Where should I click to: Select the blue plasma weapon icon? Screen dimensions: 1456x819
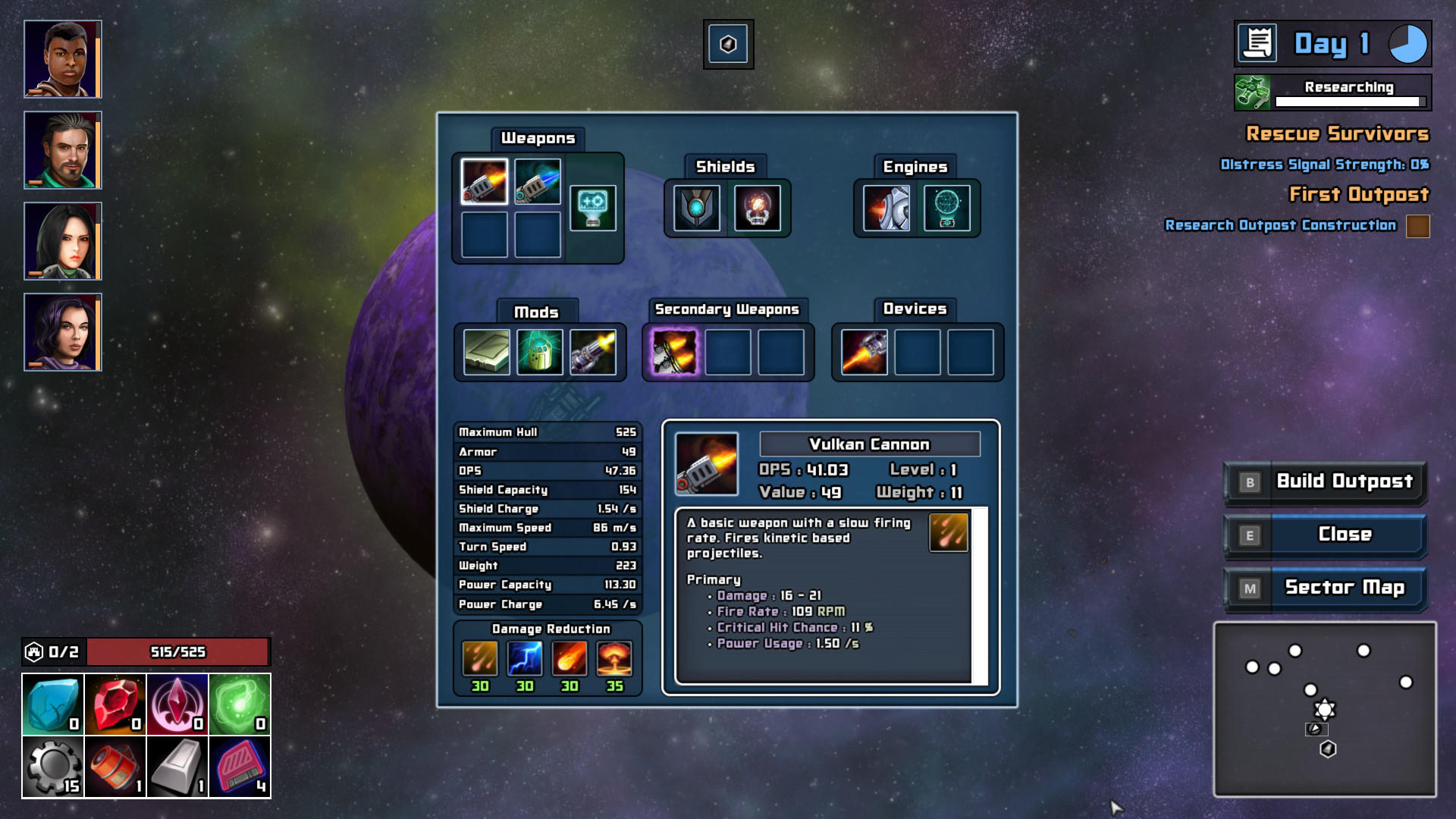pyautogui.click(x=538, y=182)
